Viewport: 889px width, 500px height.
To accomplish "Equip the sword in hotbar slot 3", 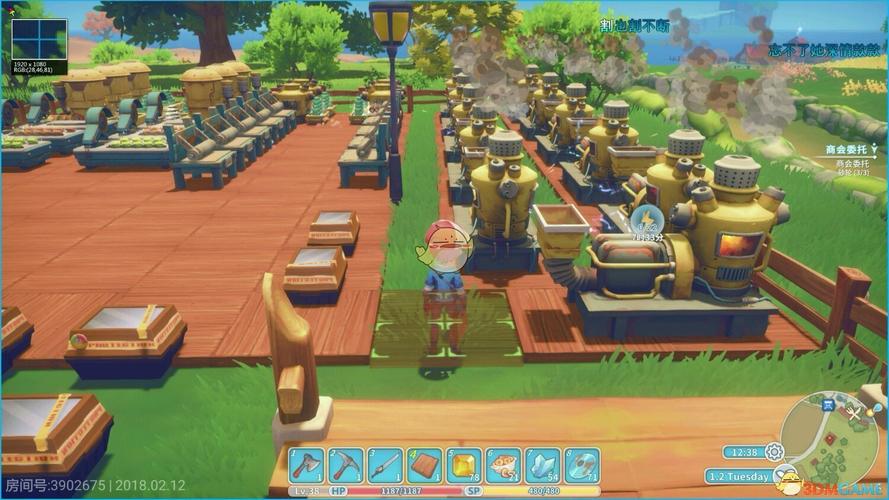I will 385,465.
